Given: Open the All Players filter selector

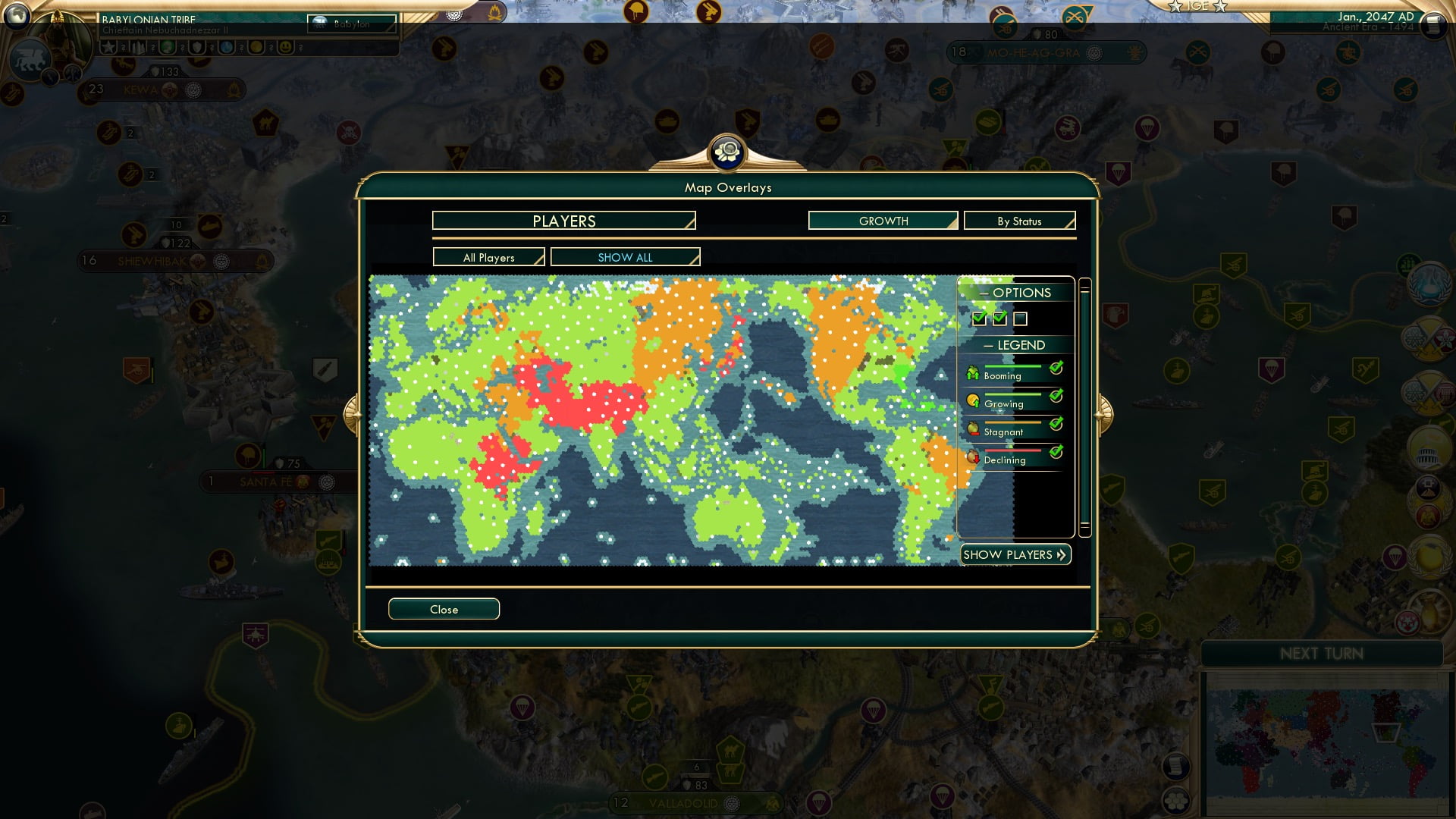Looking at the screenshot, I should click(x=488, y=257).
